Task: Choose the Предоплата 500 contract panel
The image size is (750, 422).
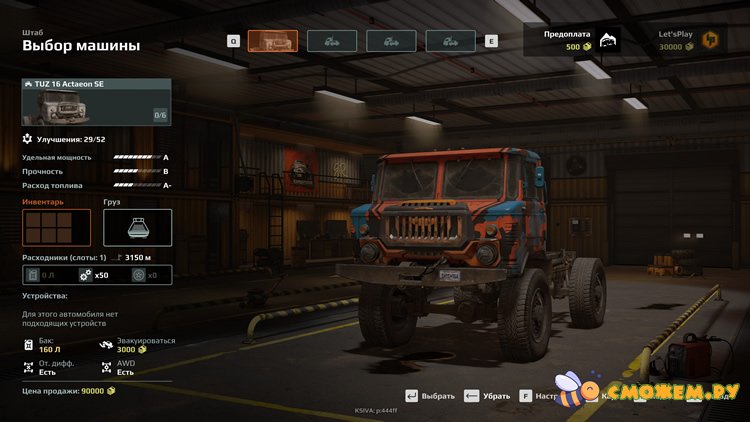Action: pyautogui.click(x=579, y=40)
